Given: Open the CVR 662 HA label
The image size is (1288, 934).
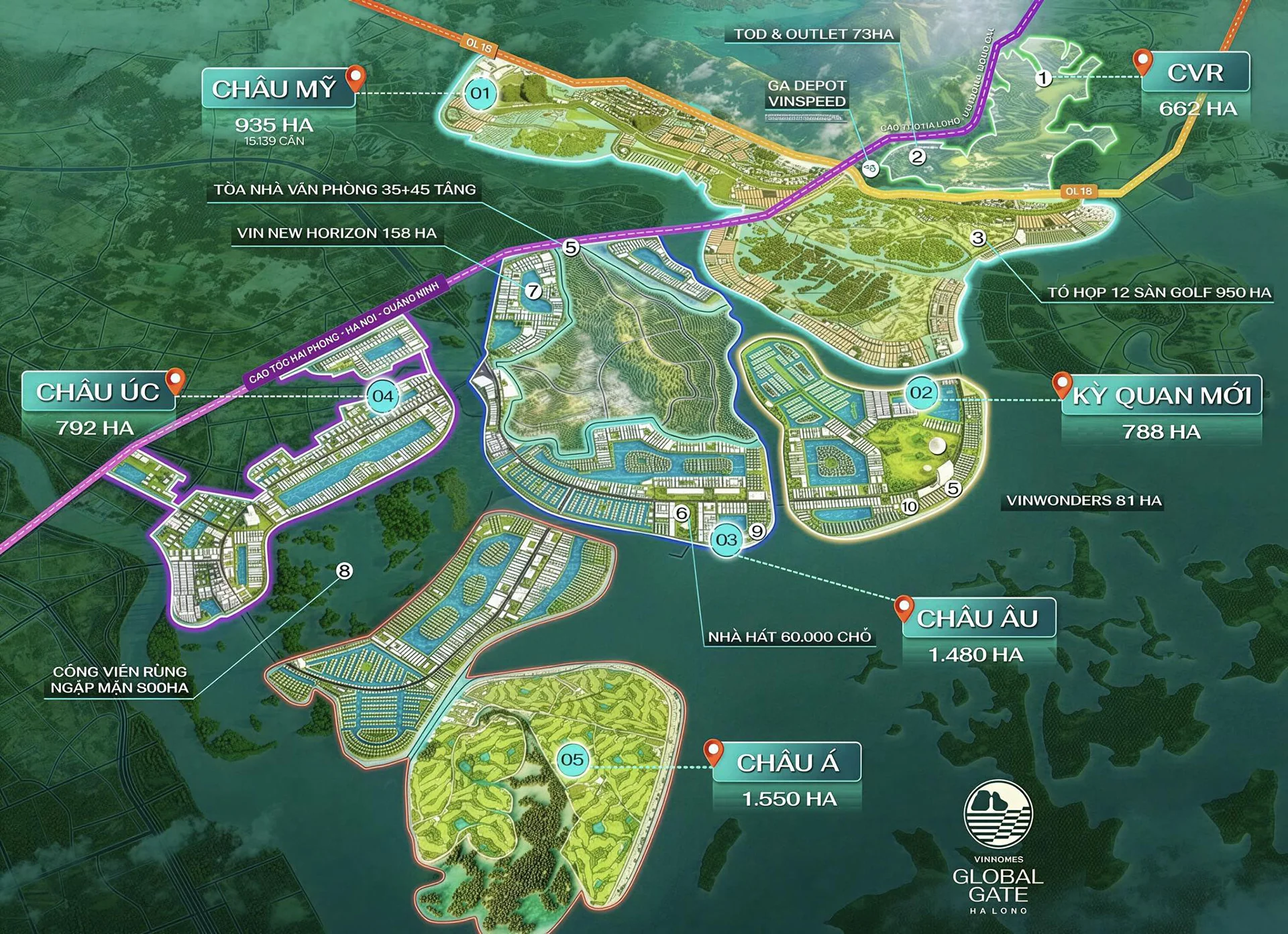Looking at the screenshot, I should pyautogui.click(x=1195, y=73).
